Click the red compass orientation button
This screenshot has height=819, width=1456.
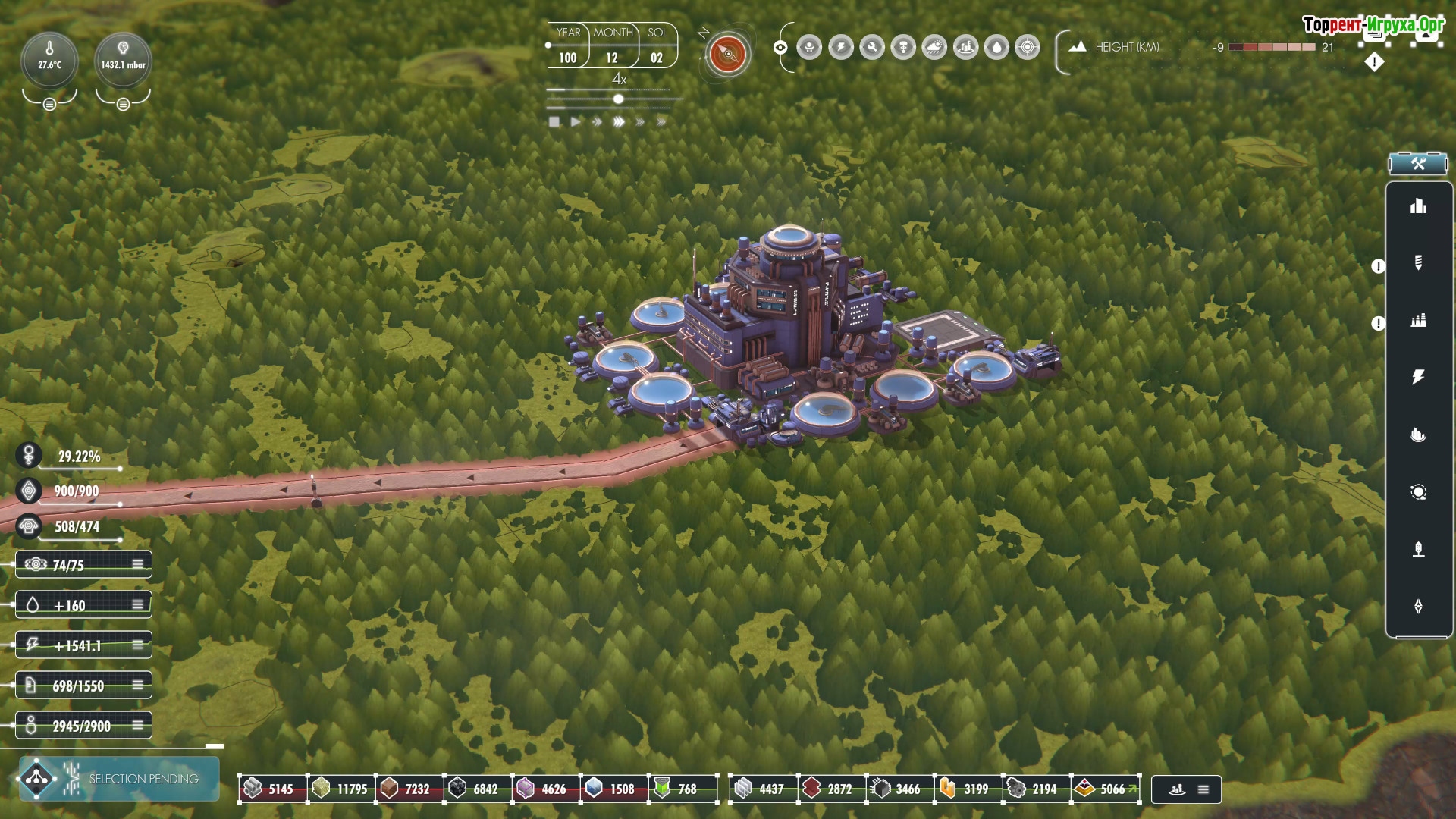728,54
